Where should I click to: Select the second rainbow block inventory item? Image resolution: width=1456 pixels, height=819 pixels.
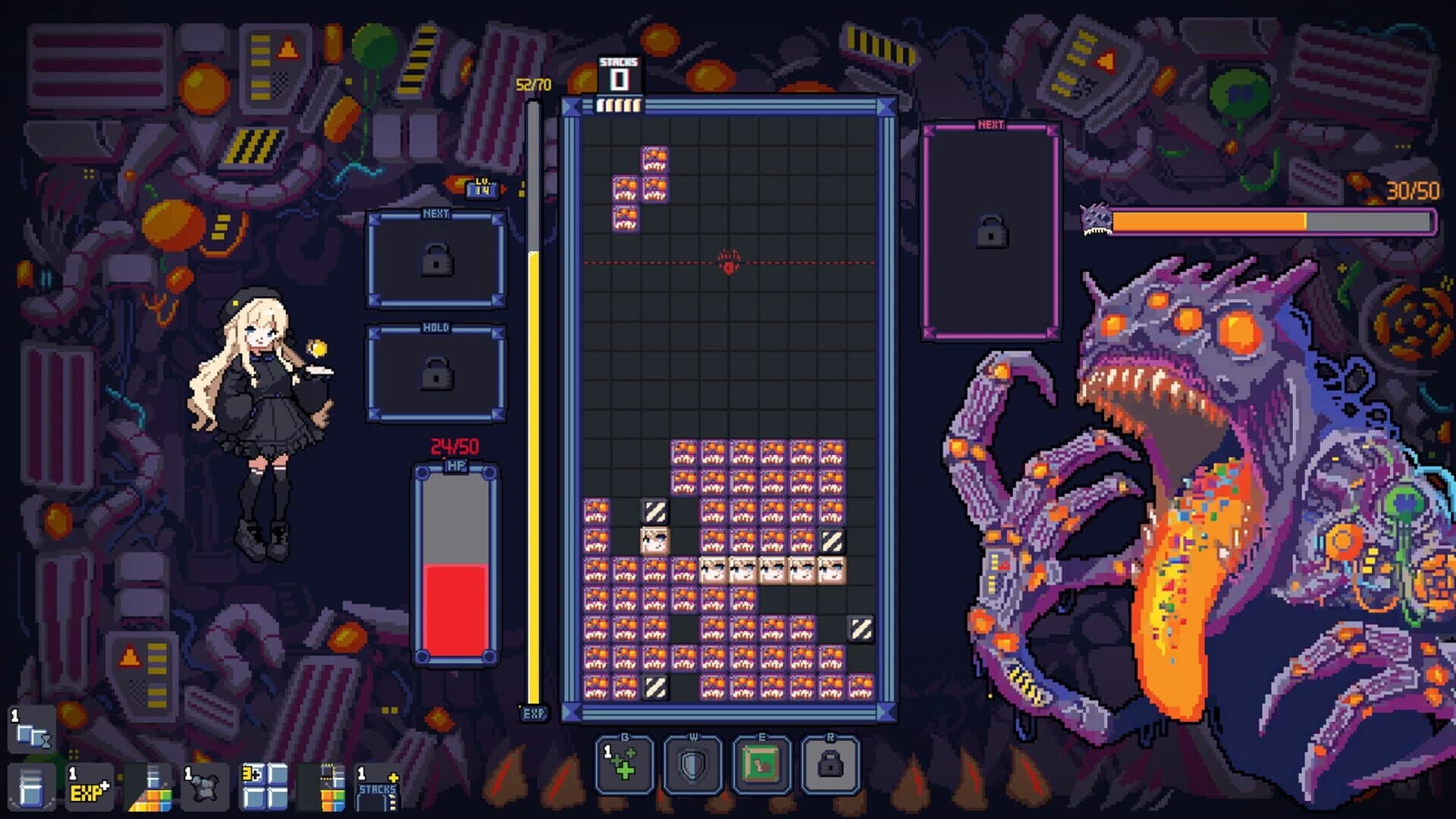331,789
